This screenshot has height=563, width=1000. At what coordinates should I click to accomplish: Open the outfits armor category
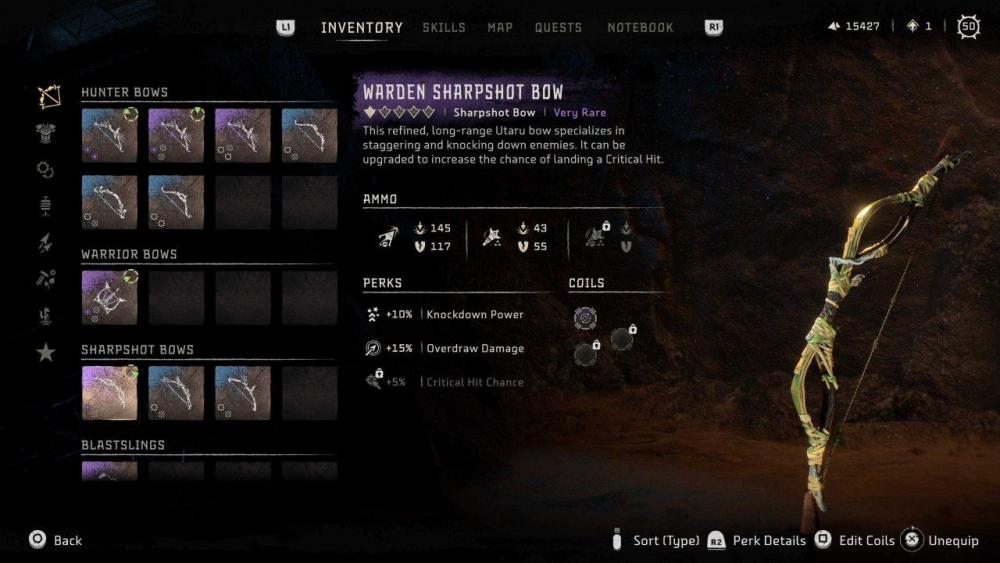coord(46,134)
